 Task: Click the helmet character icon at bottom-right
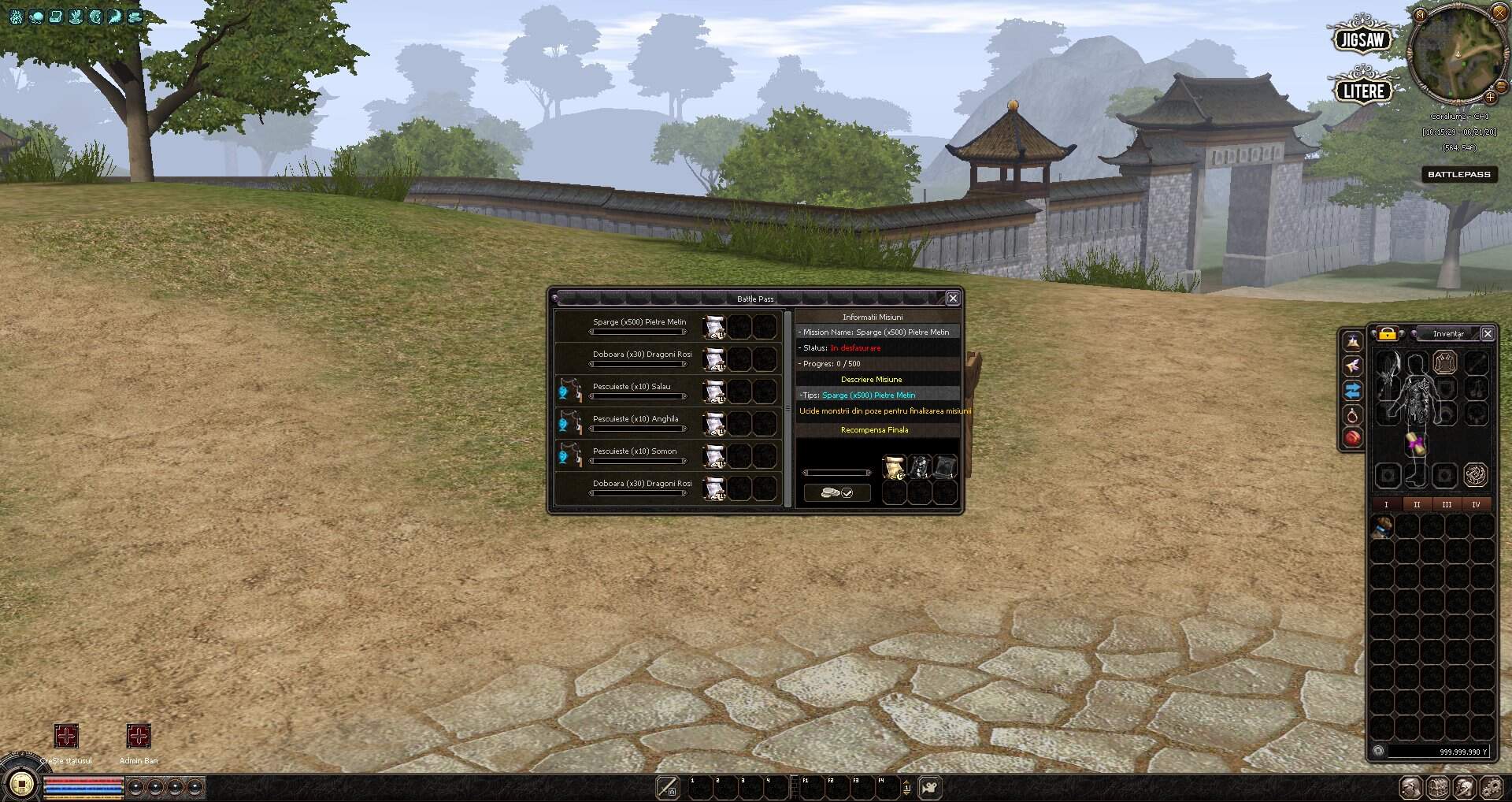1465,786
